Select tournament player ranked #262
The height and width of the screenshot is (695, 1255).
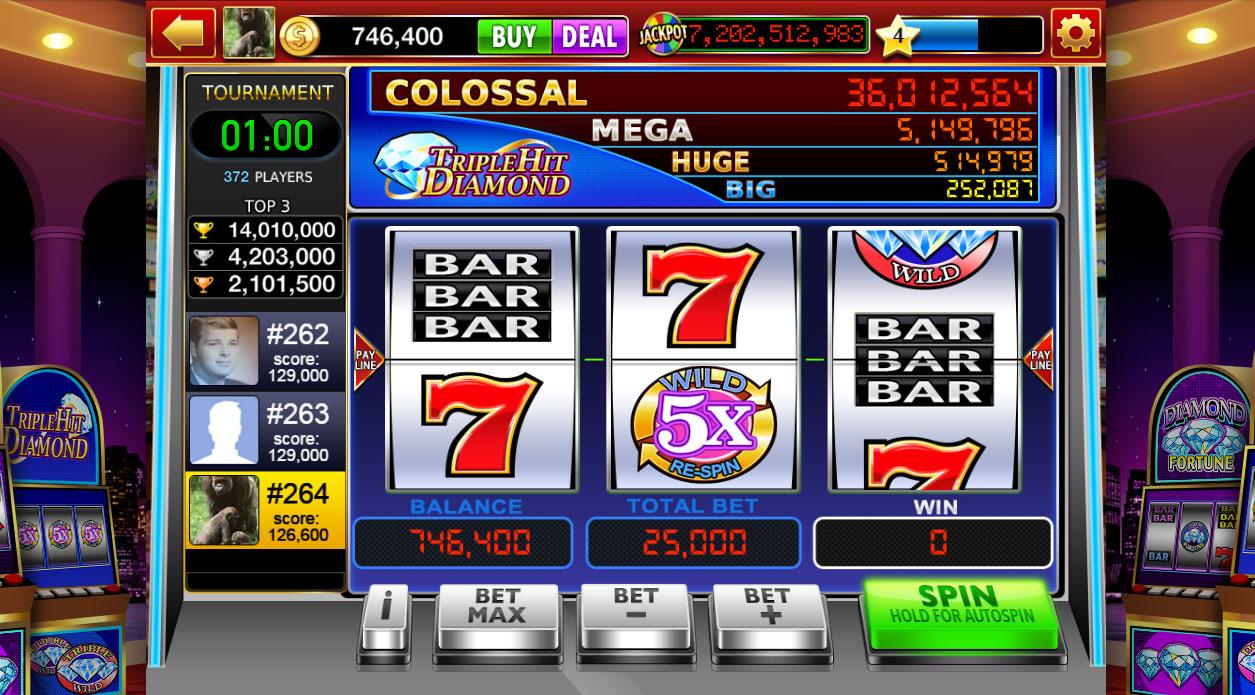pyautogui.click(x=265, y=351)
